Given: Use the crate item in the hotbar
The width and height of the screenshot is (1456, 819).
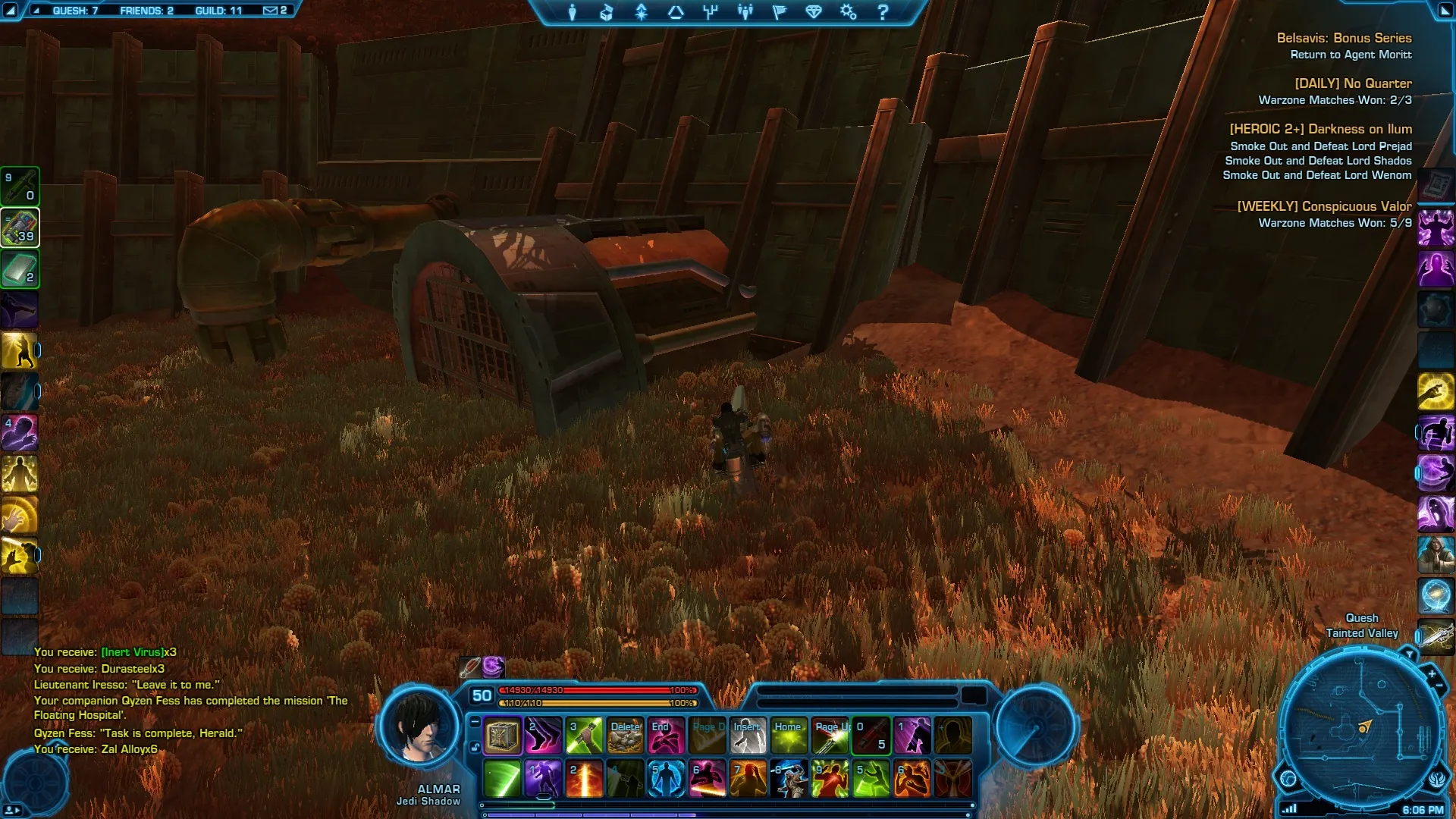Looking at the screenshot, I should [502, 736].
